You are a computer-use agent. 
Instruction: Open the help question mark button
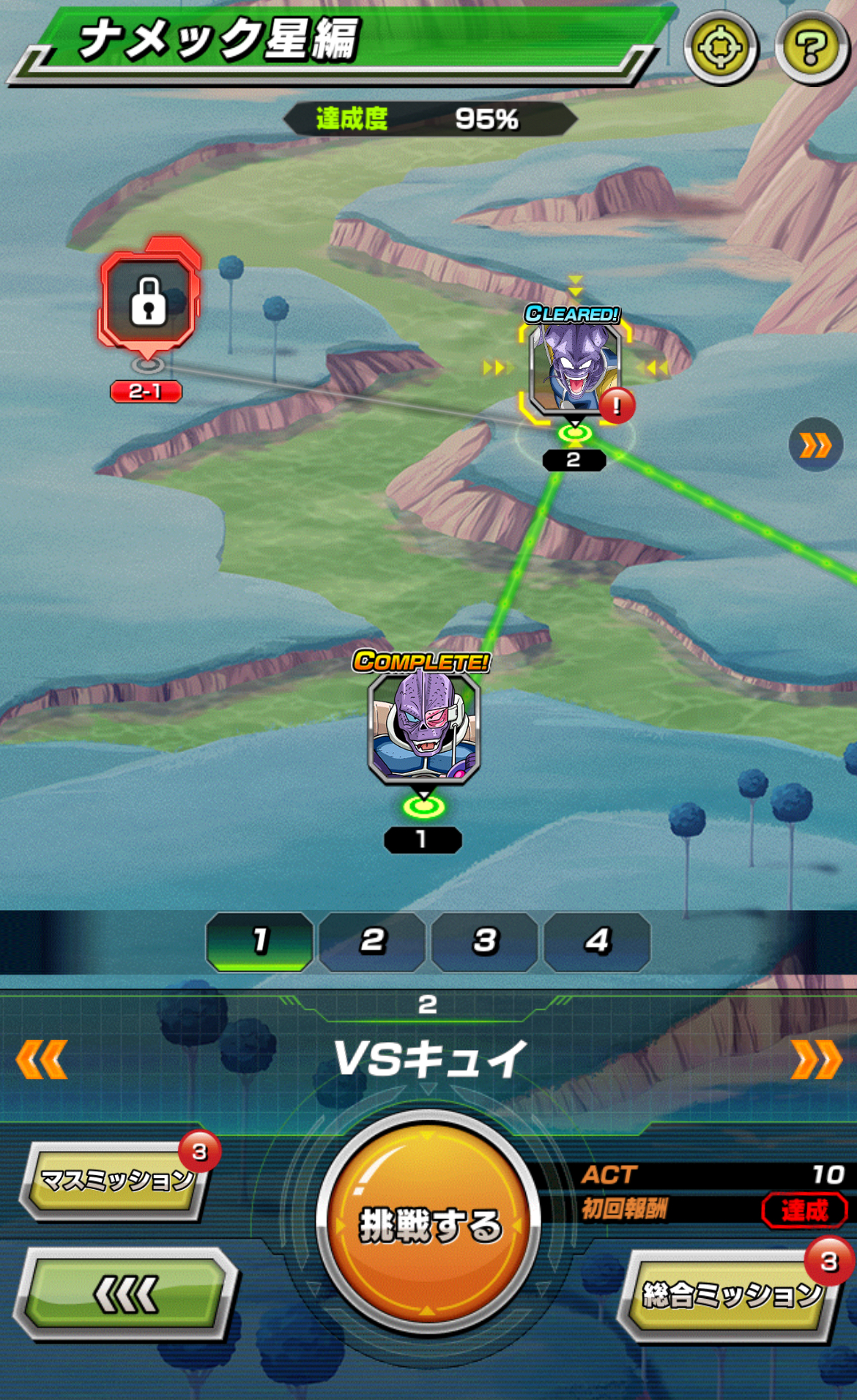811,48
